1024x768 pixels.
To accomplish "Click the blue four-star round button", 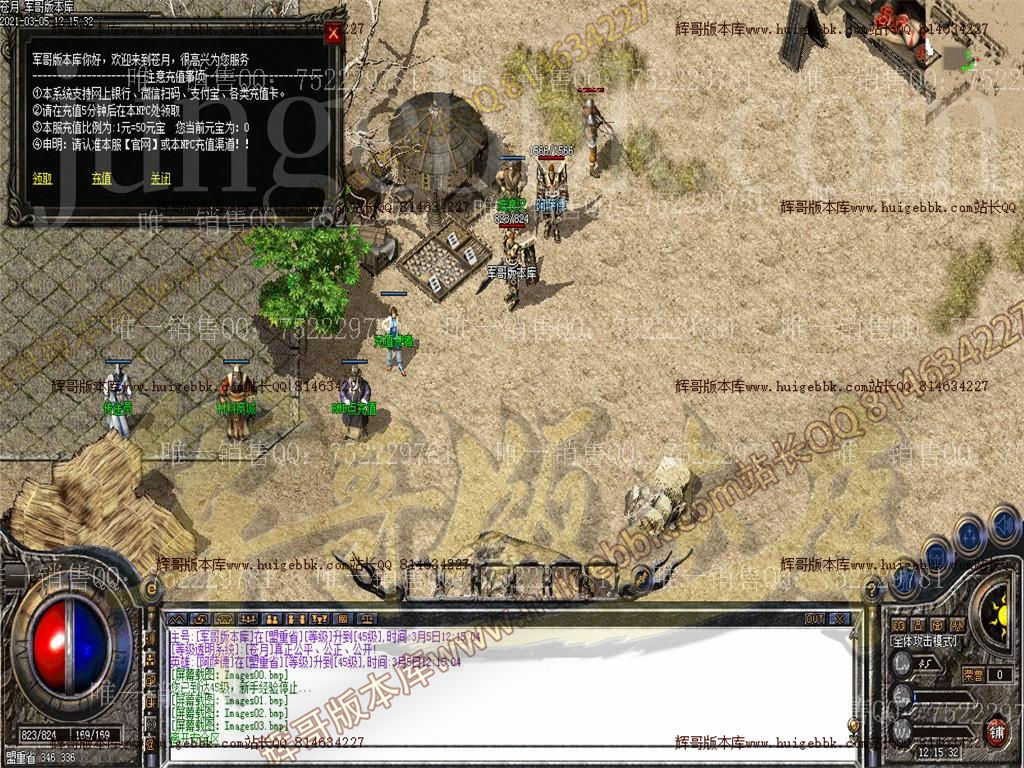I will pyautogui.click(x=970, y=534).
